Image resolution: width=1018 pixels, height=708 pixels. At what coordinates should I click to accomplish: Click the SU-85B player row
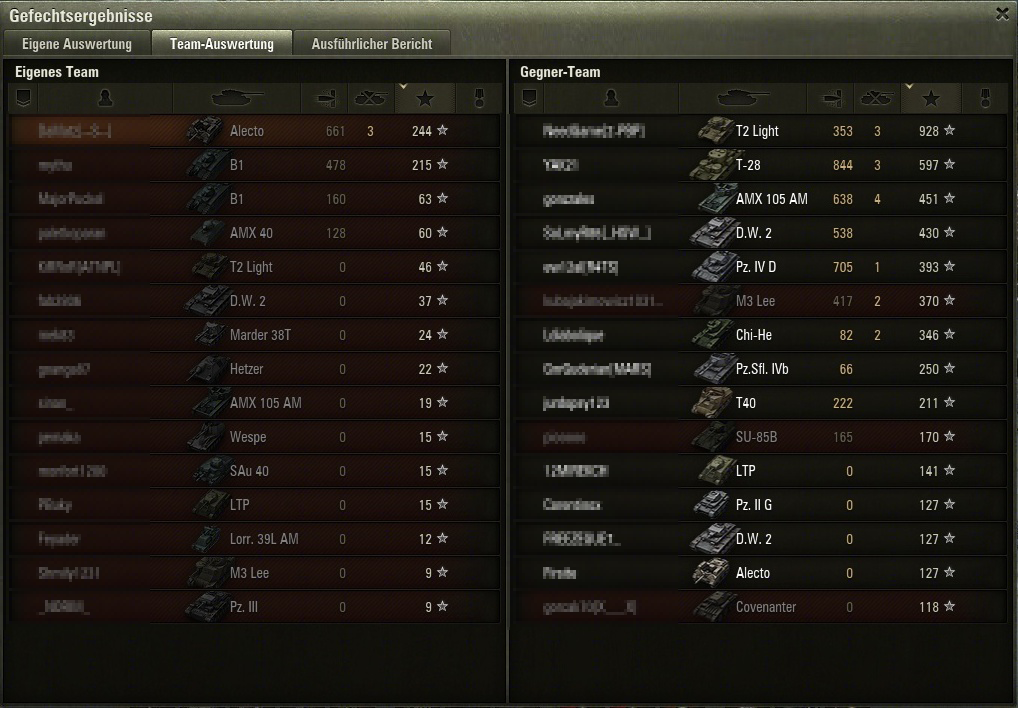pyautogui.click(x=760, y=437)
